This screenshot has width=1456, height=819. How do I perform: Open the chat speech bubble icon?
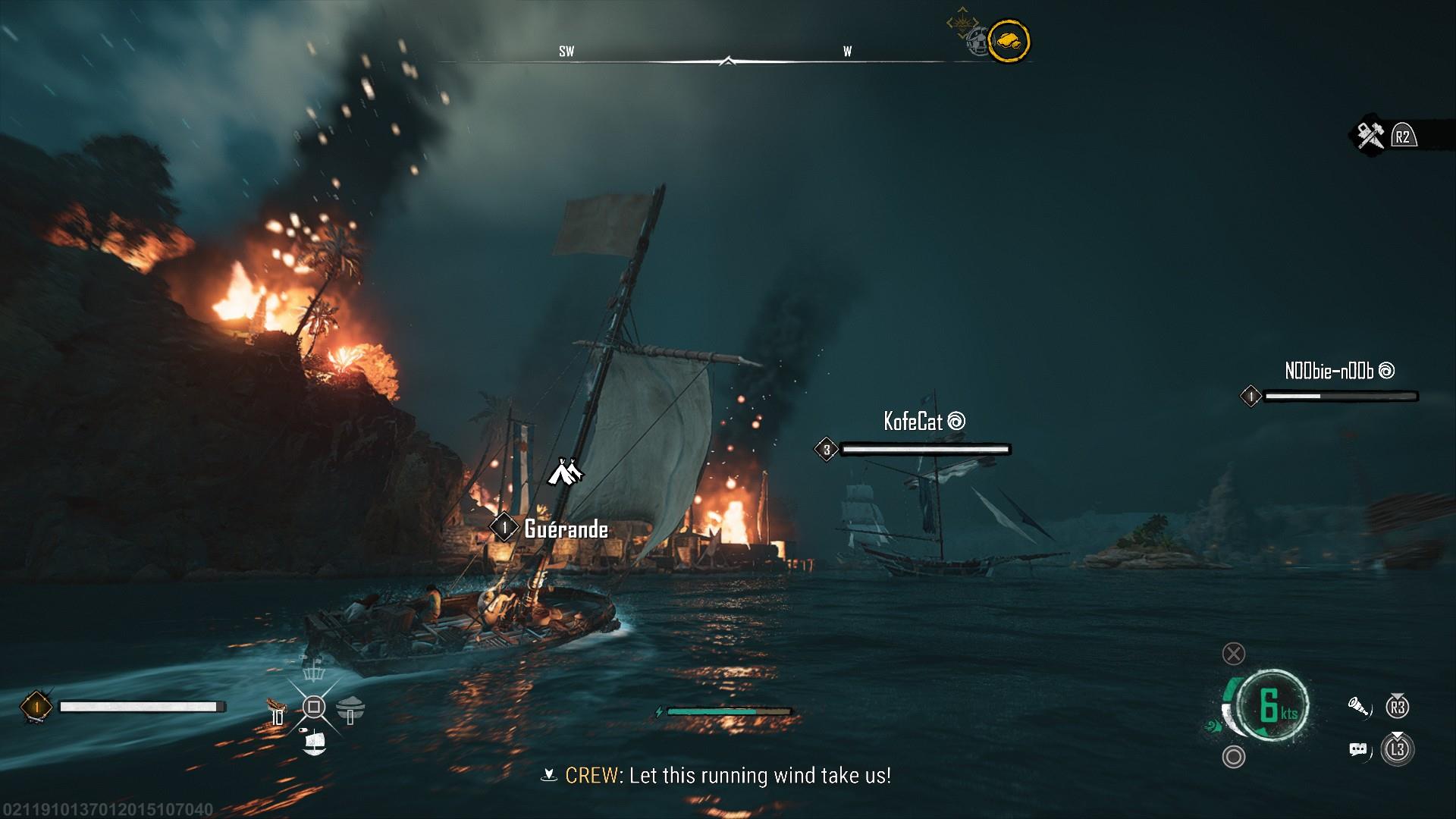tap(1358, 750)
